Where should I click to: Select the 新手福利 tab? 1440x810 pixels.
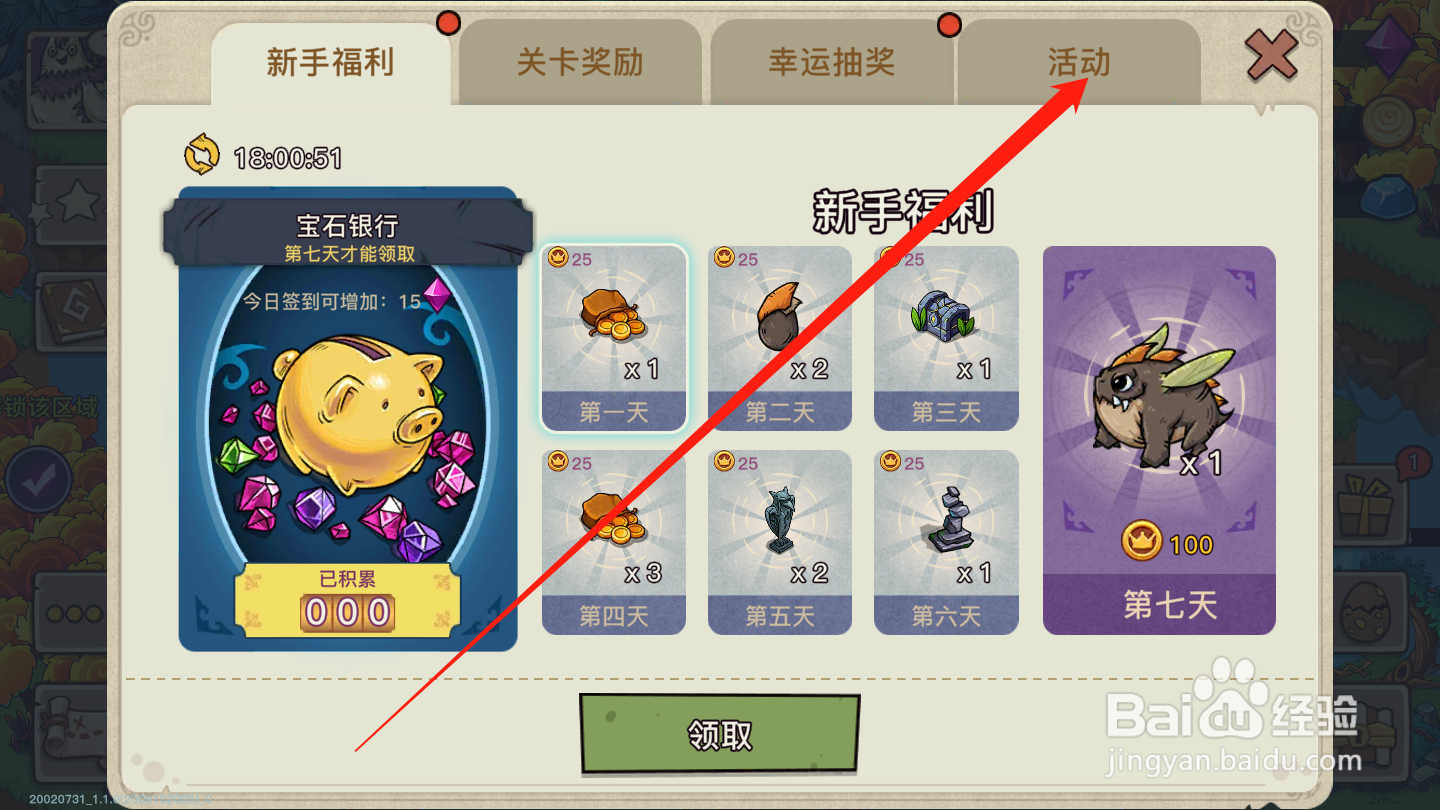330,62
